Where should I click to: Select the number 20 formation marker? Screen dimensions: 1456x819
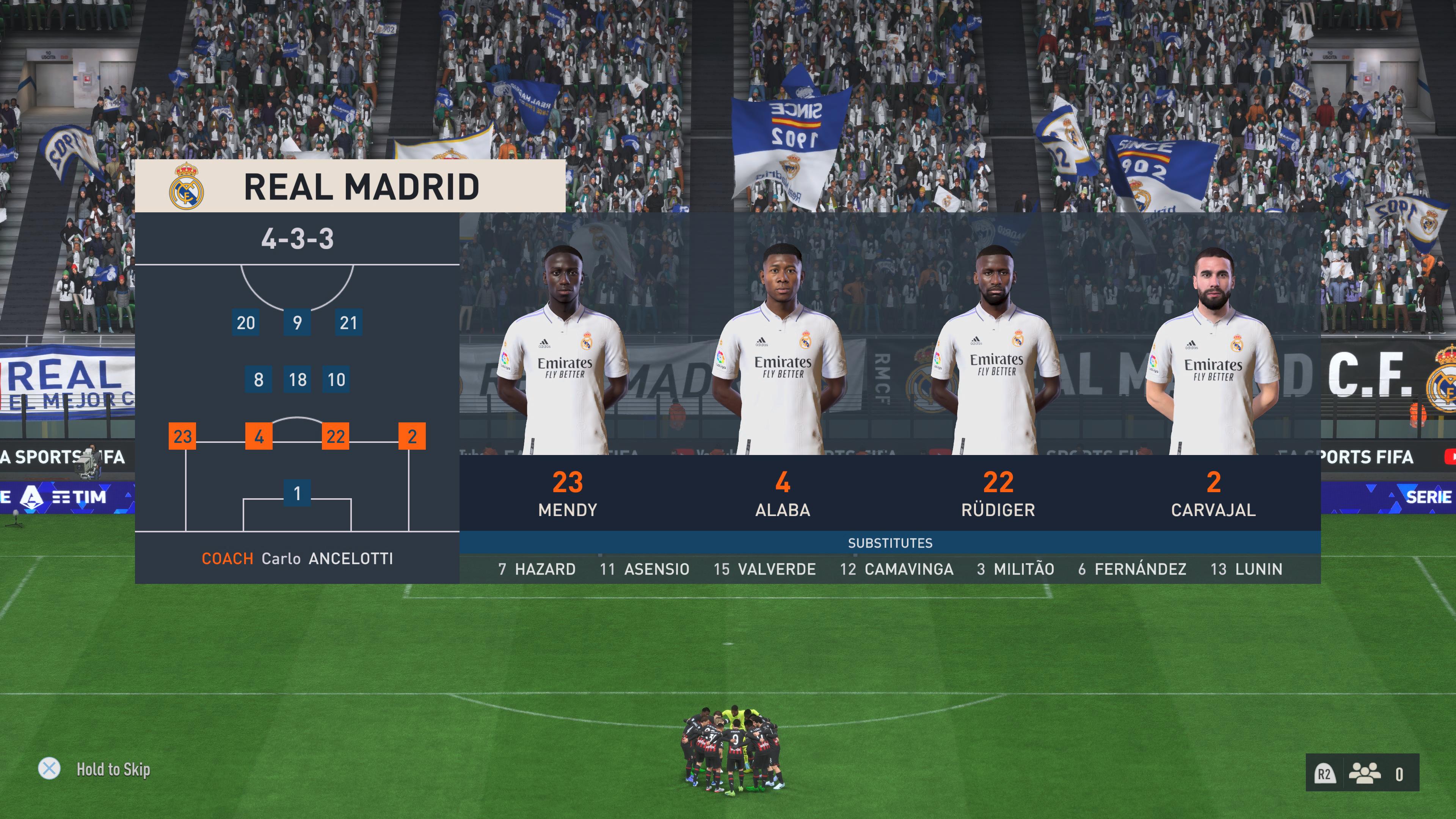[x=246, y=323]
